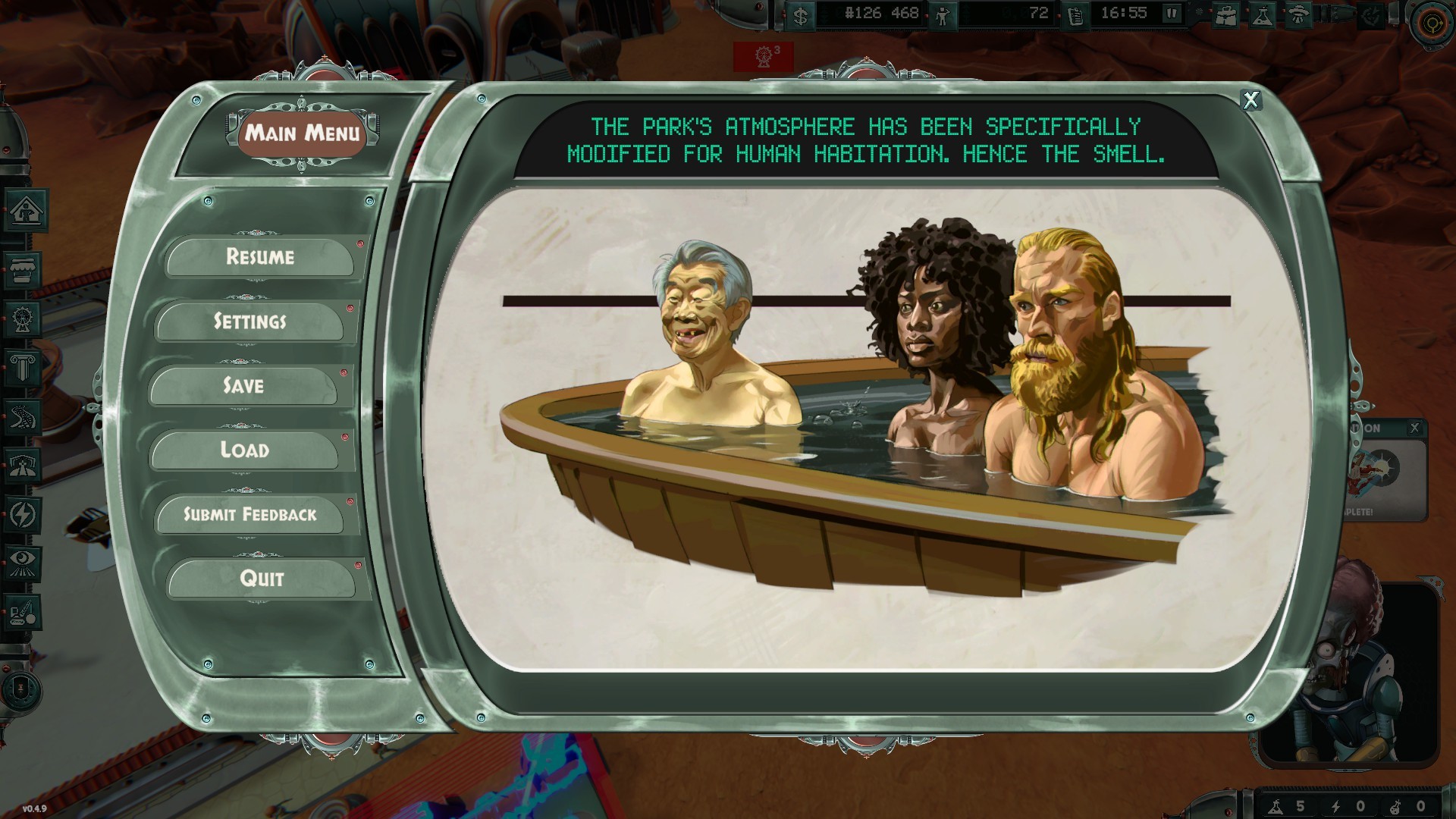
Task: Open the Settings menu
Action: (x=249, y=322)
